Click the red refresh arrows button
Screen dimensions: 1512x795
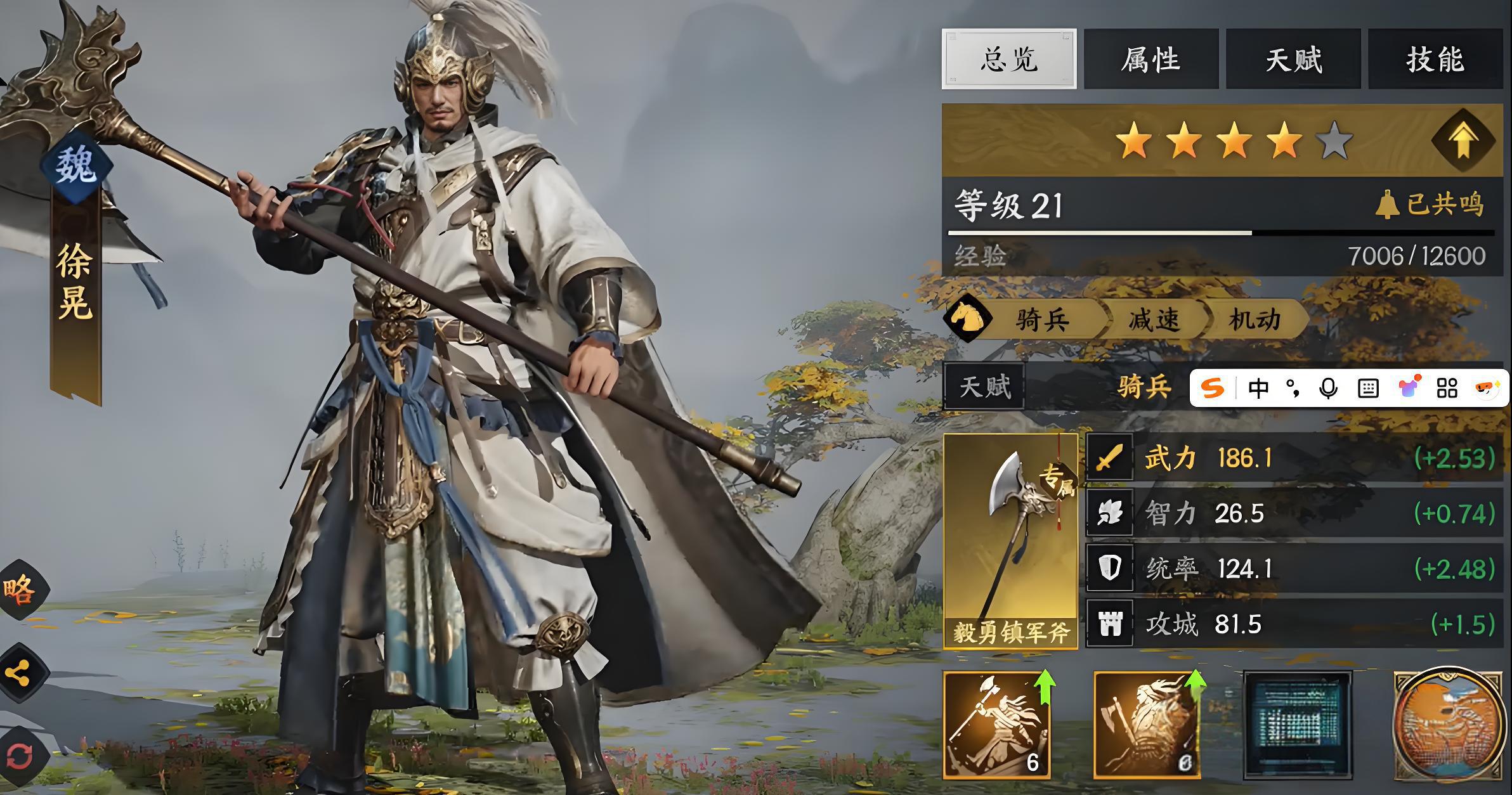coord(20,756)
